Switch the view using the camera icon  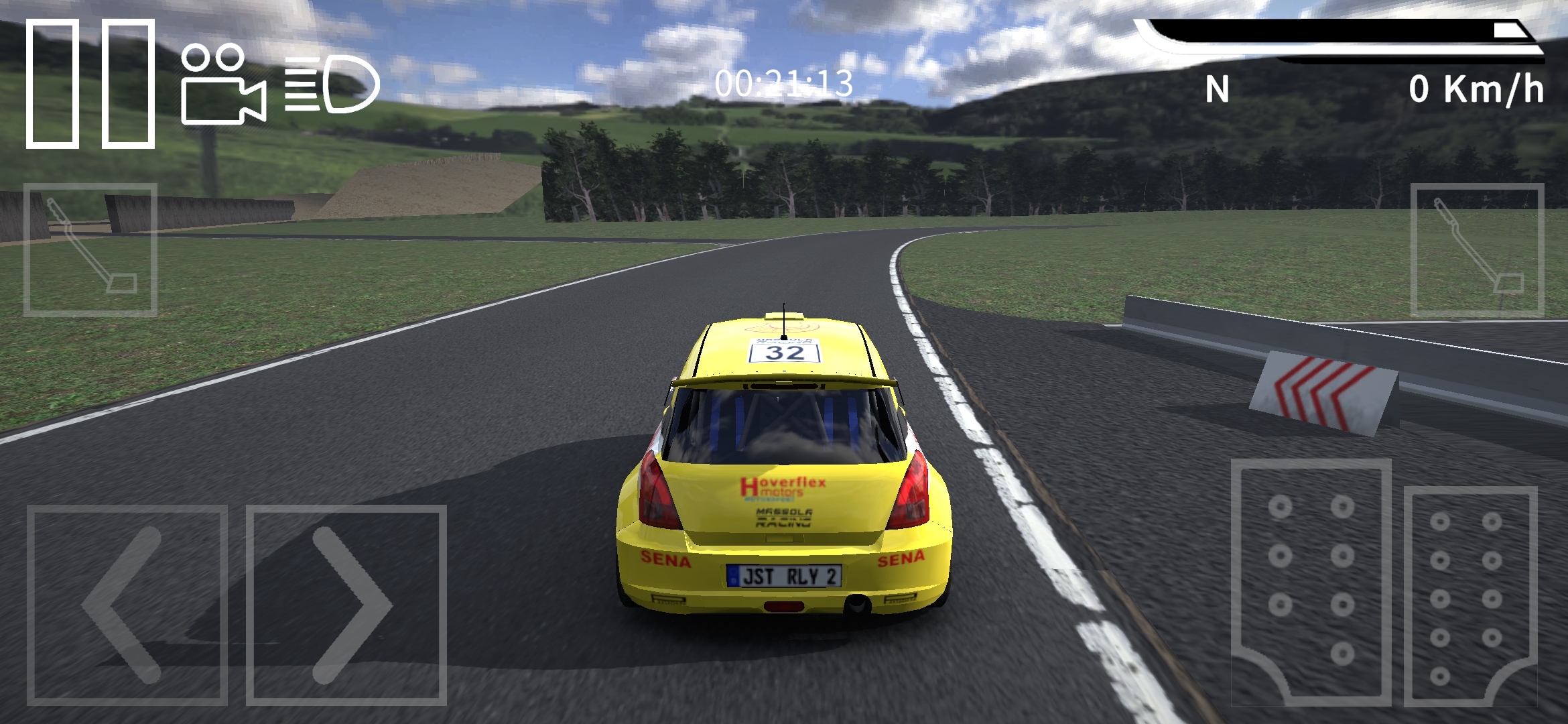pyautogui.click(x=222, y=85)
